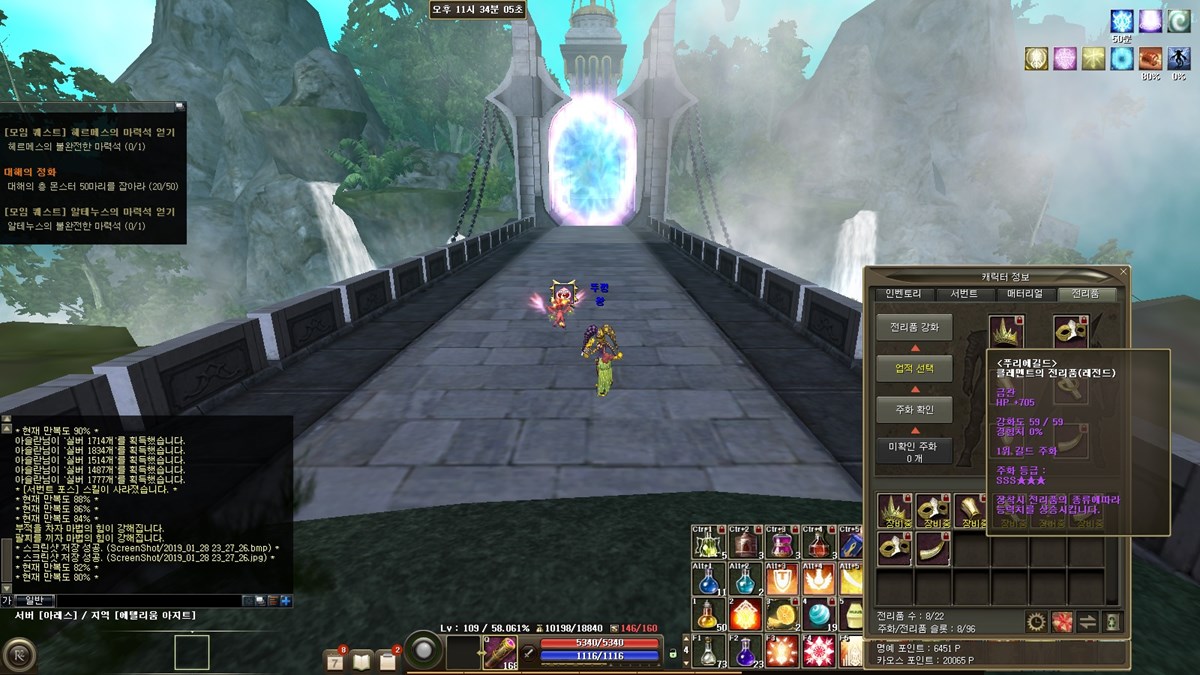Select the curved horn trophy in the grid

(932, 548)
